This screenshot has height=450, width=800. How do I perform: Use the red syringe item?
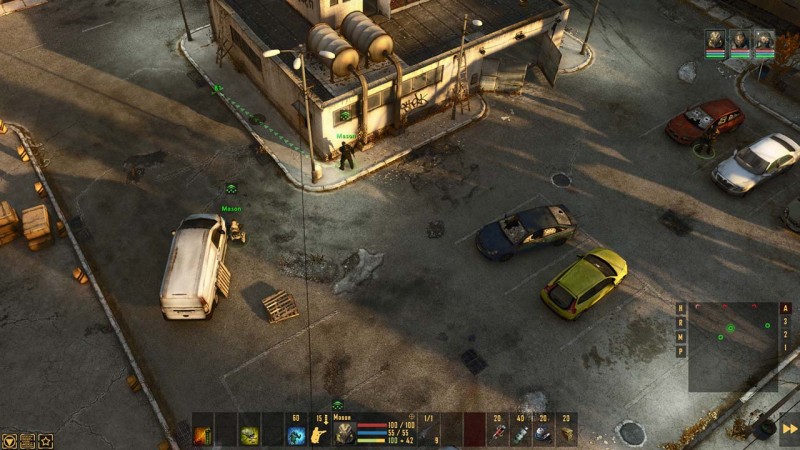tap(496, 434)
